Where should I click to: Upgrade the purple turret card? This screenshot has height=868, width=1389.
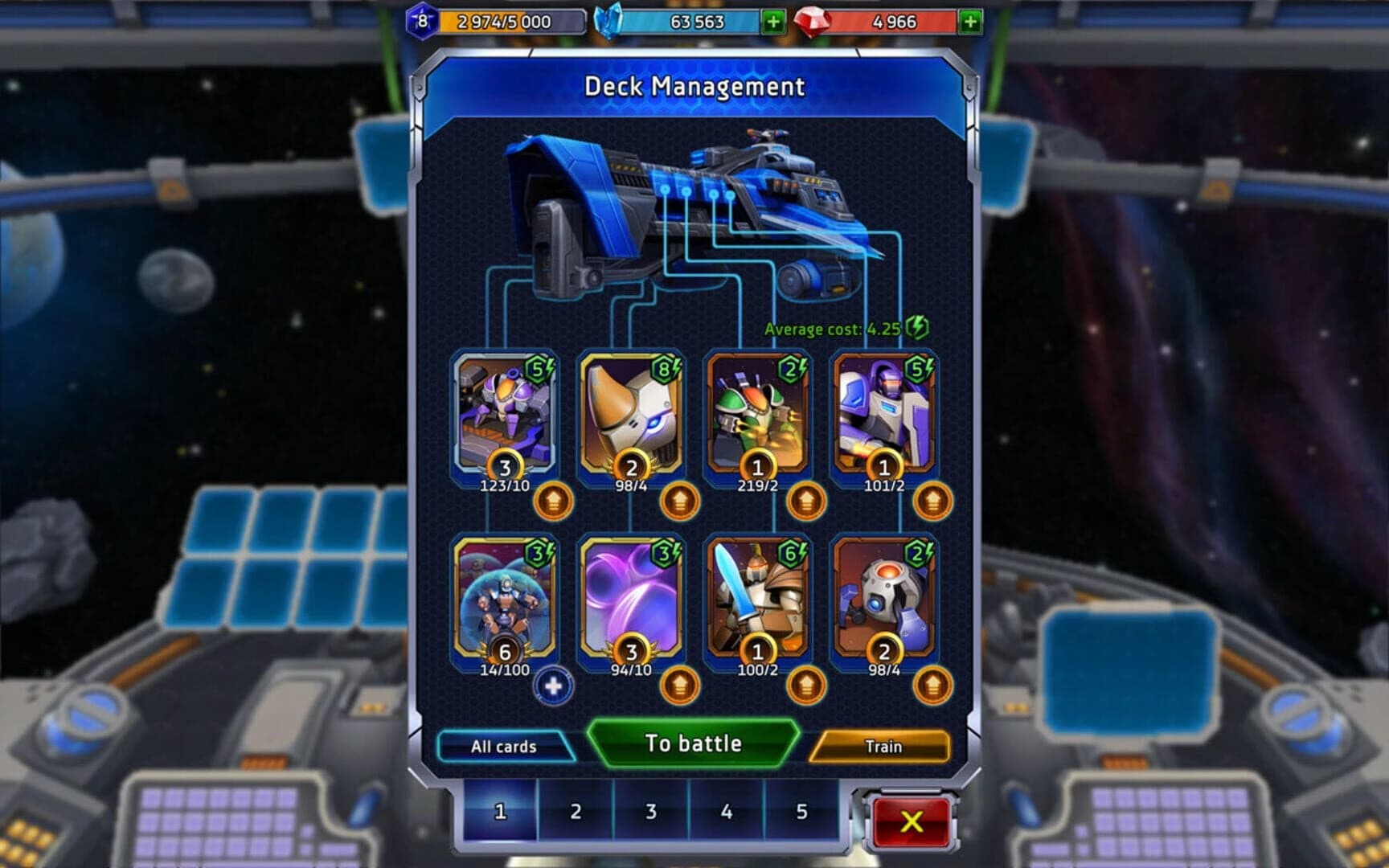[x=553, y=499]
